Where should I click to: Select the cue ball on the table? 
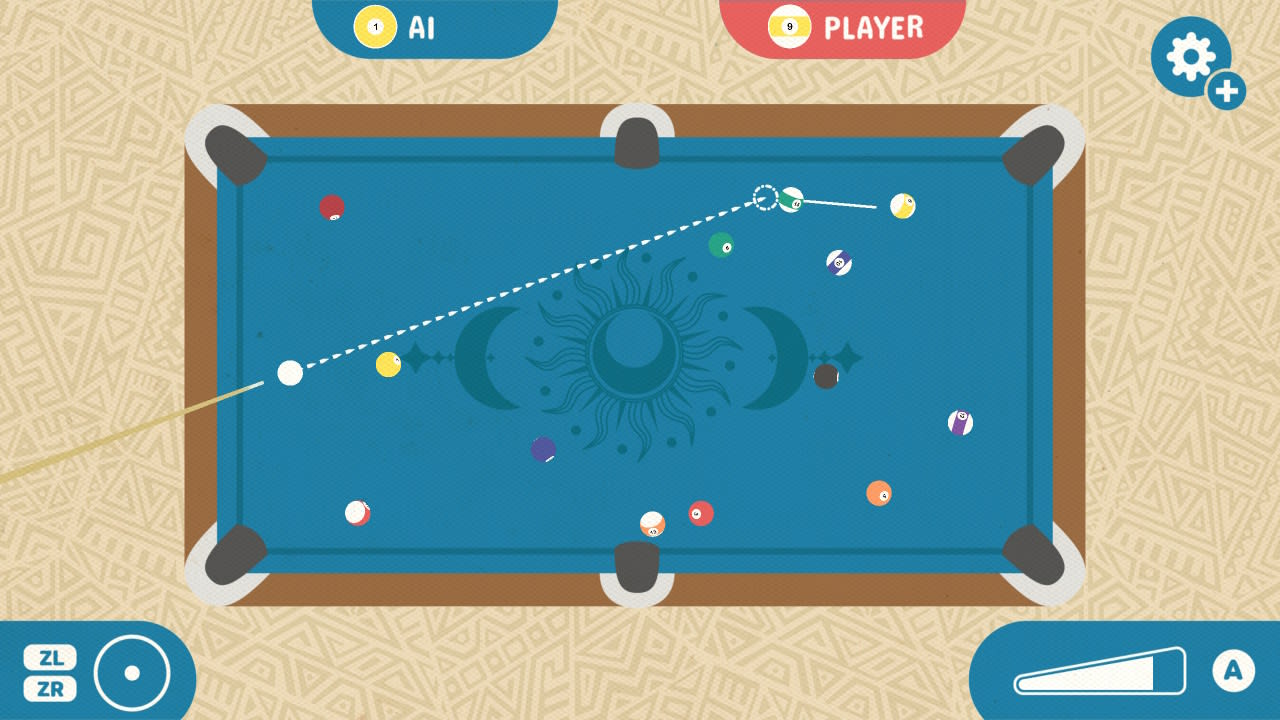tap(291, 373)
